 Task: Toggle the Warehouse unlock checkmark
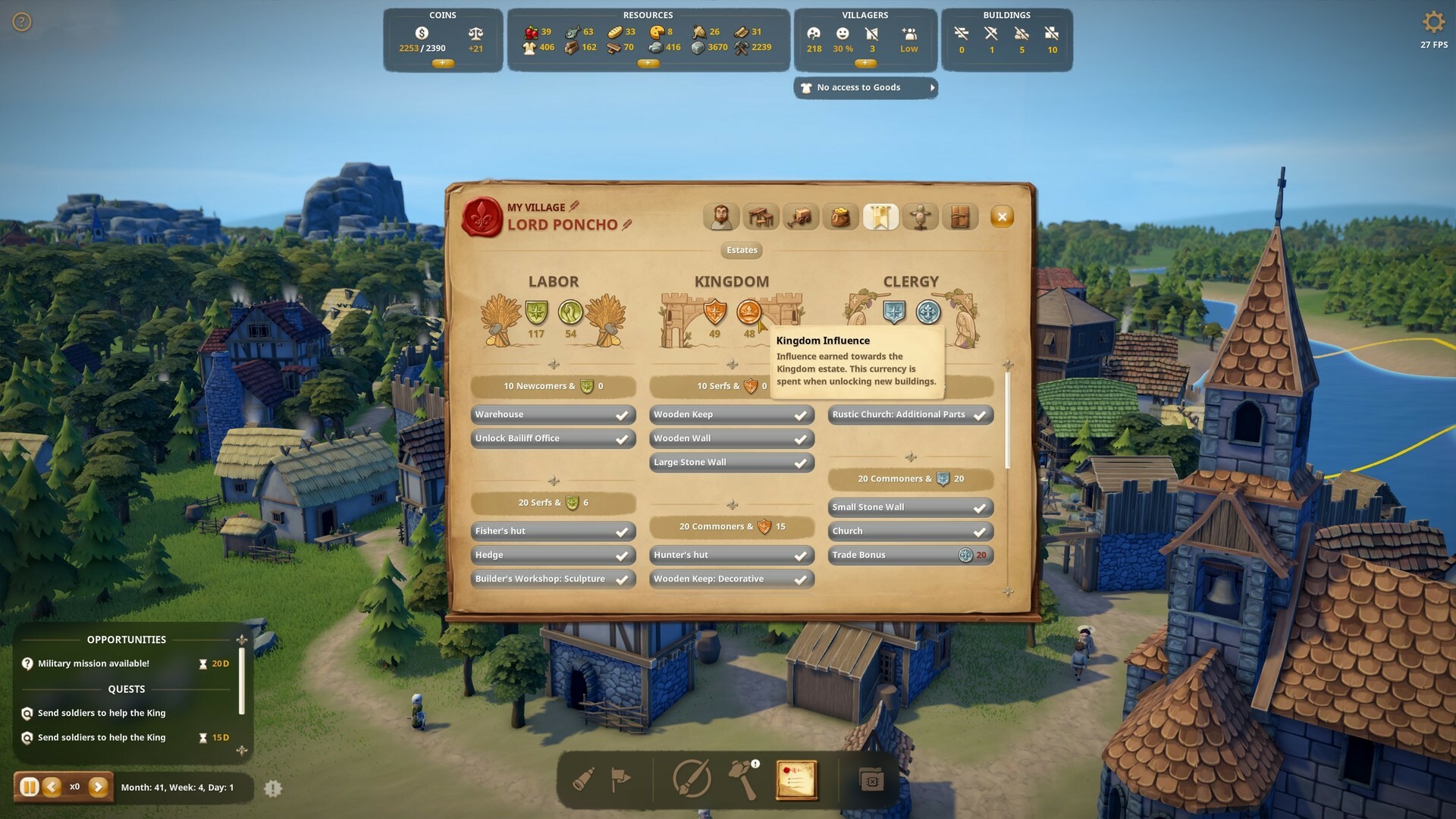[622, 414]
